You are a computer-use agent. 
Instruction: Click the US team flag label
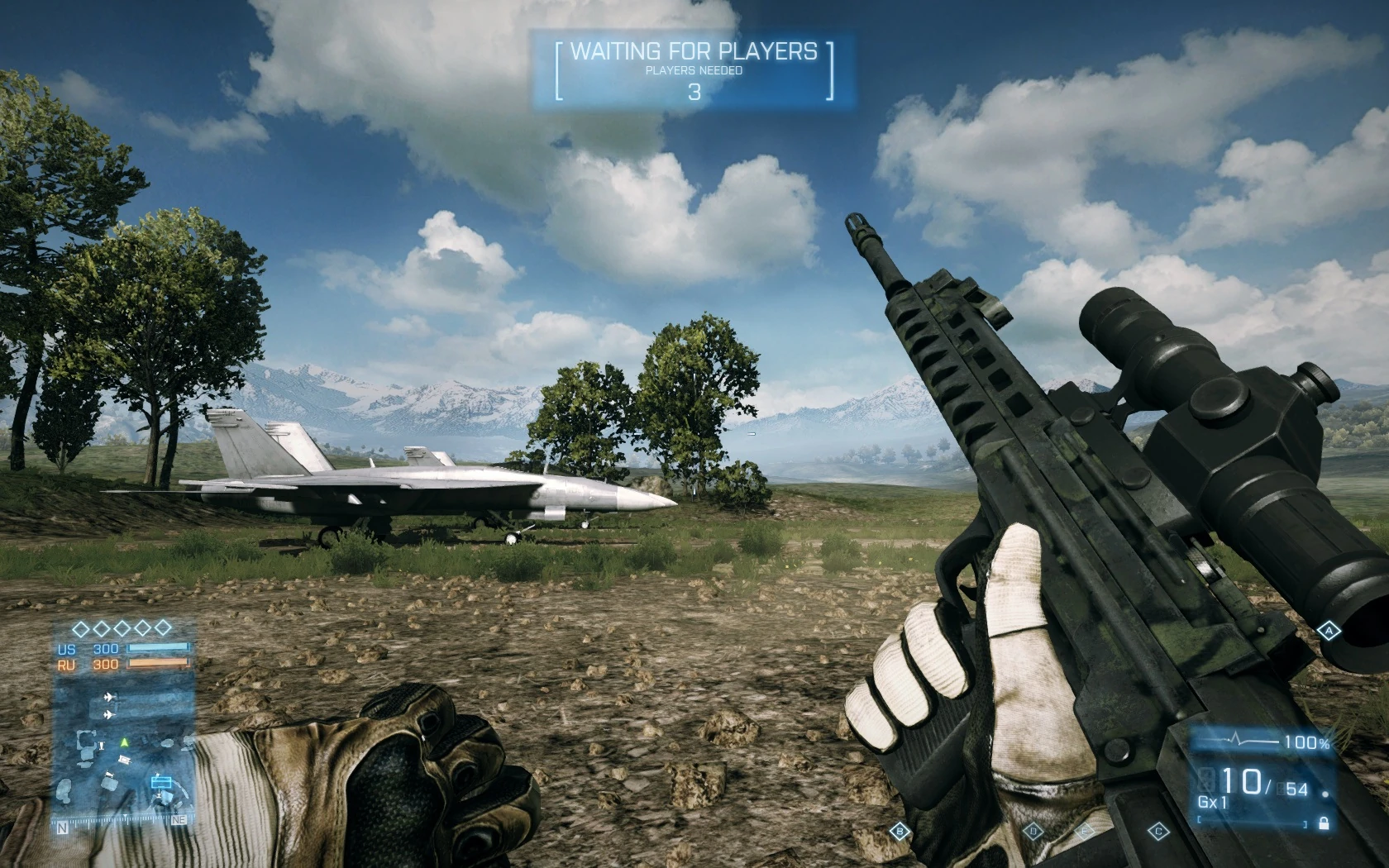tap(66, 648)
